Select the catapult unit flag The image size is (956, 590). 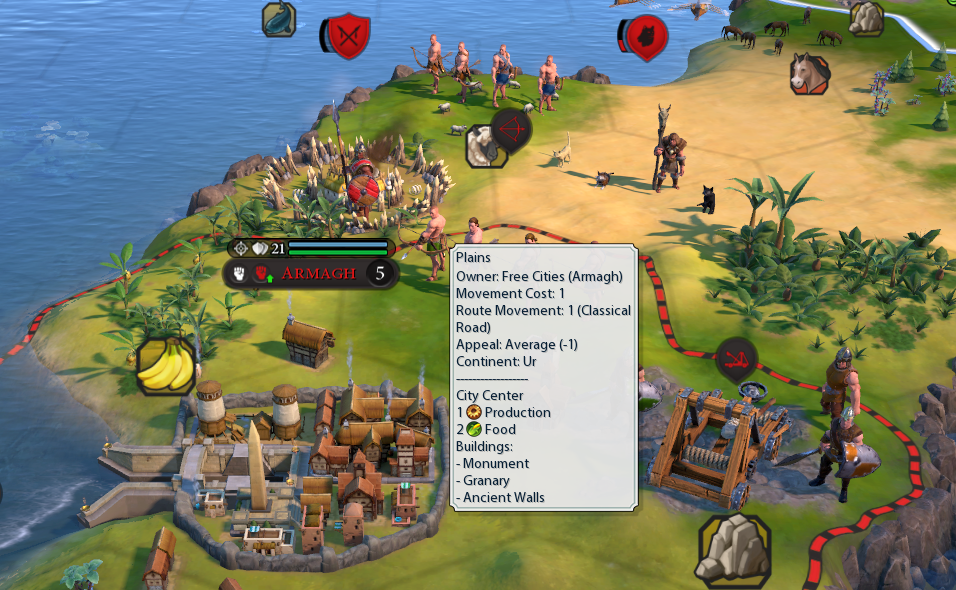(x=735, y=358)
